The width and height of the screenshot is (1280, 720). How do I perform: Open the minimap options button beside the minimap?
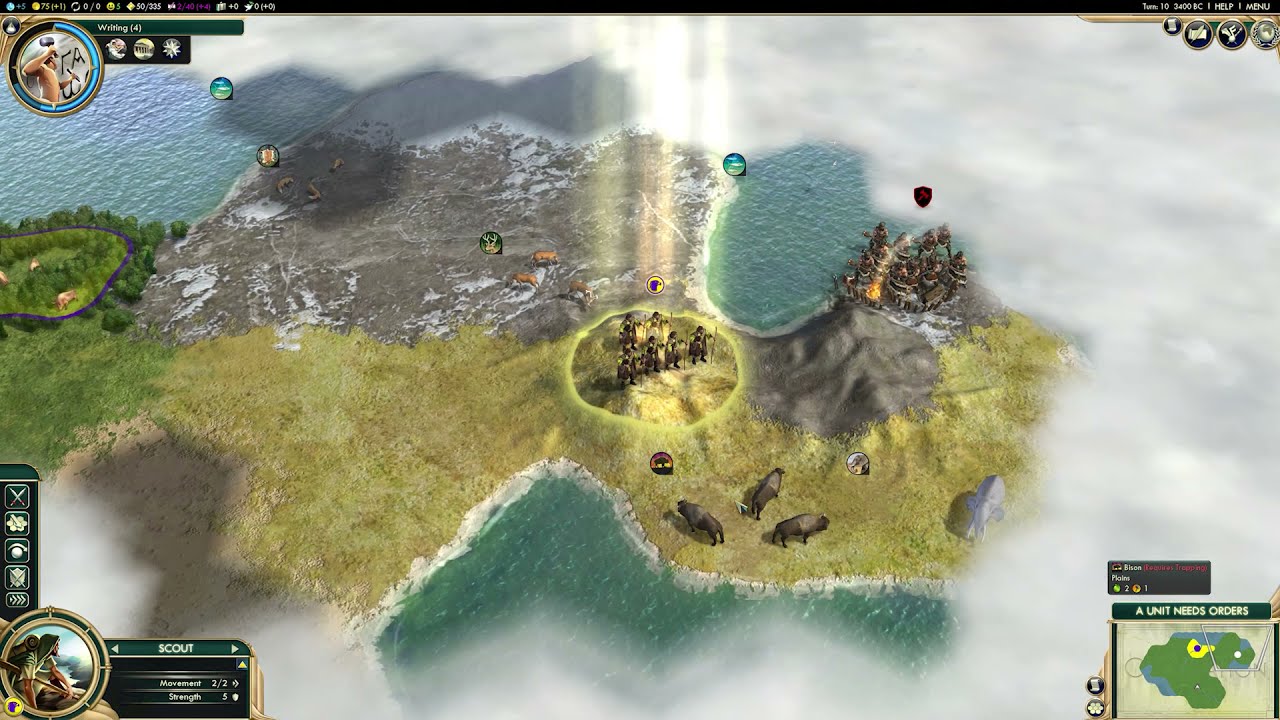[1095, 686]
